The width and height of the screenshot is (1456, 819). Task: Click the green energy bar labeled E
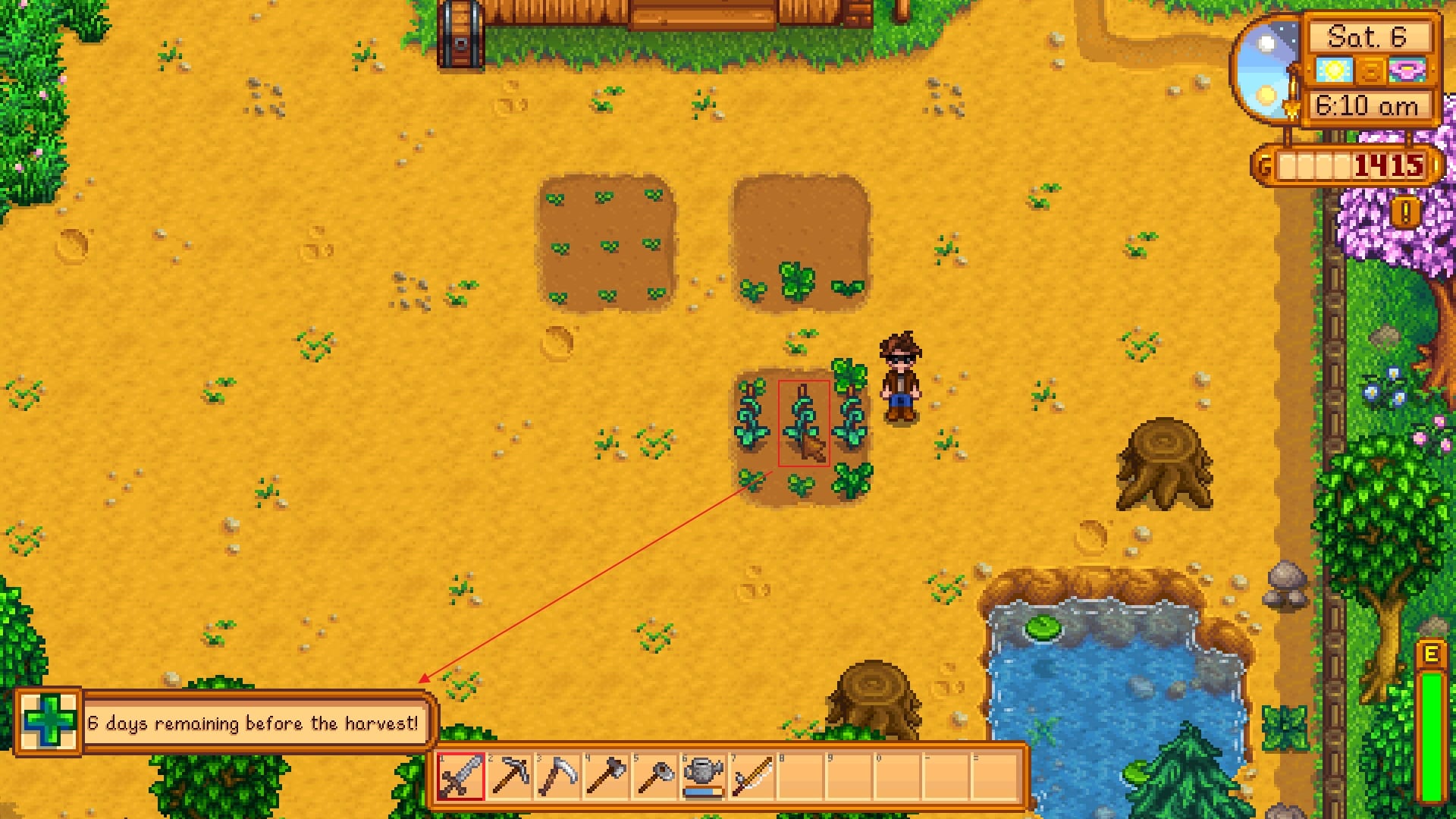coord(1432,728)
